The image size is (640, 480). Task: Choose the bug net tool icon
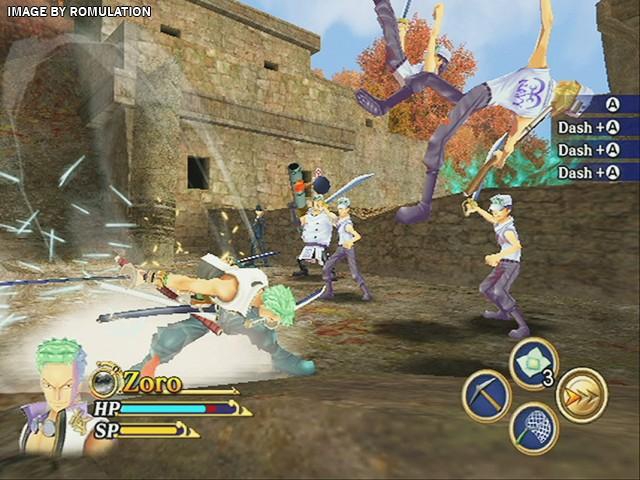point(533,427)
